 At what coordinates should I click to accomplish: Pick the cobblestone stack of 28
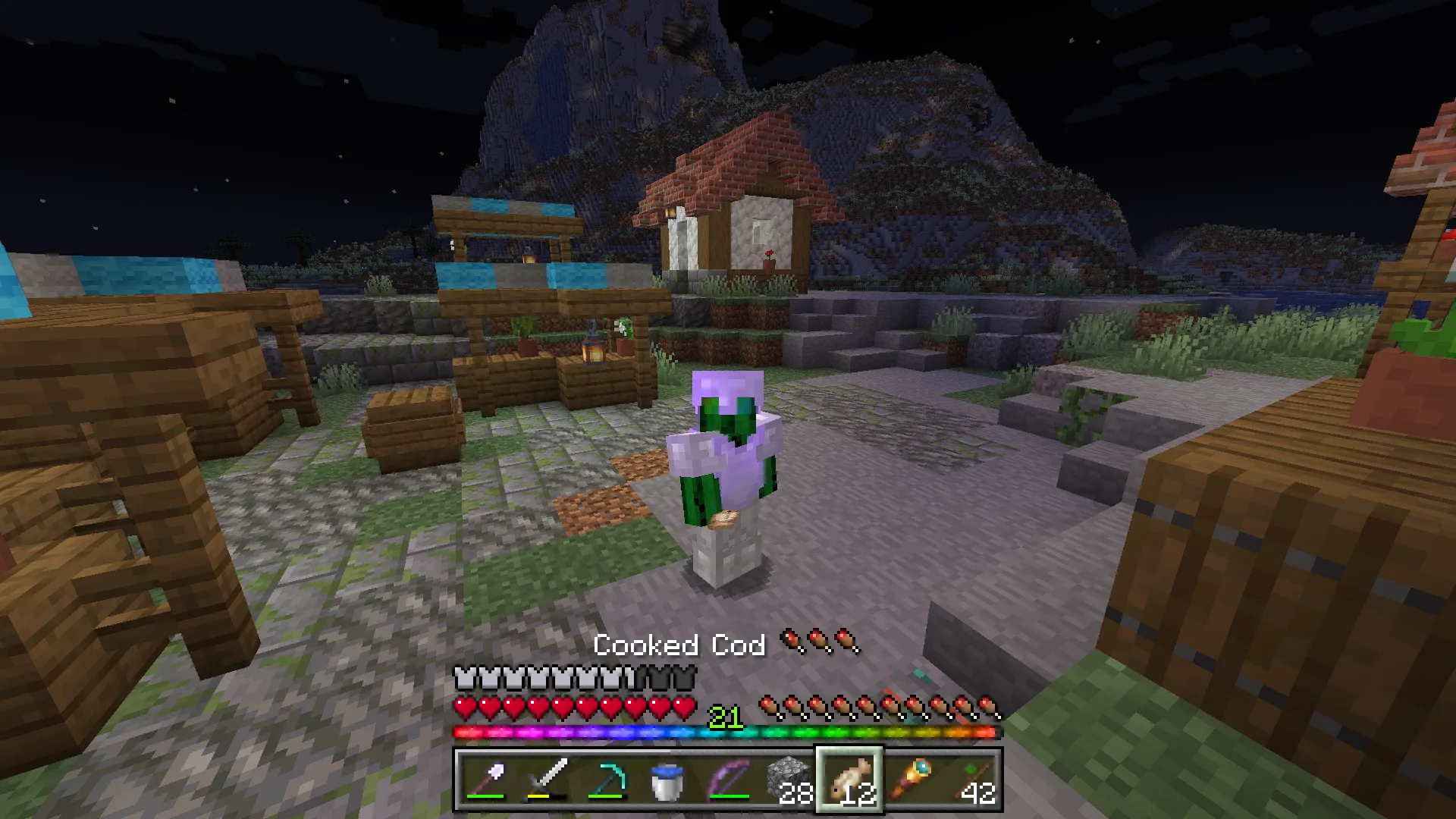(789, 780)
